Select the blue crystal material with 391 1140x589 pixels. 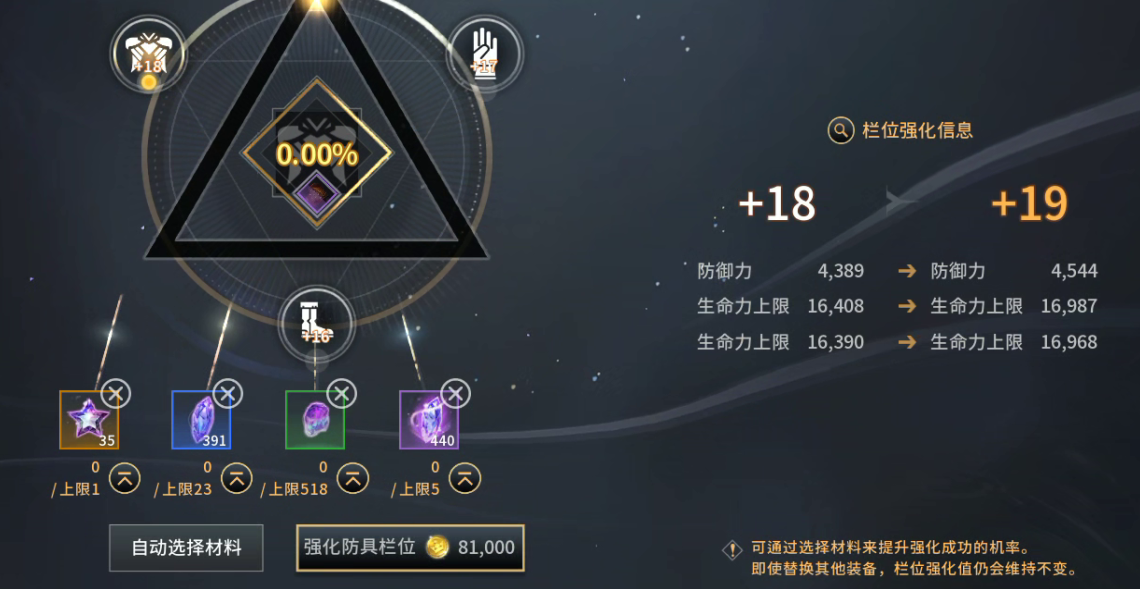(x=201, y=420)
